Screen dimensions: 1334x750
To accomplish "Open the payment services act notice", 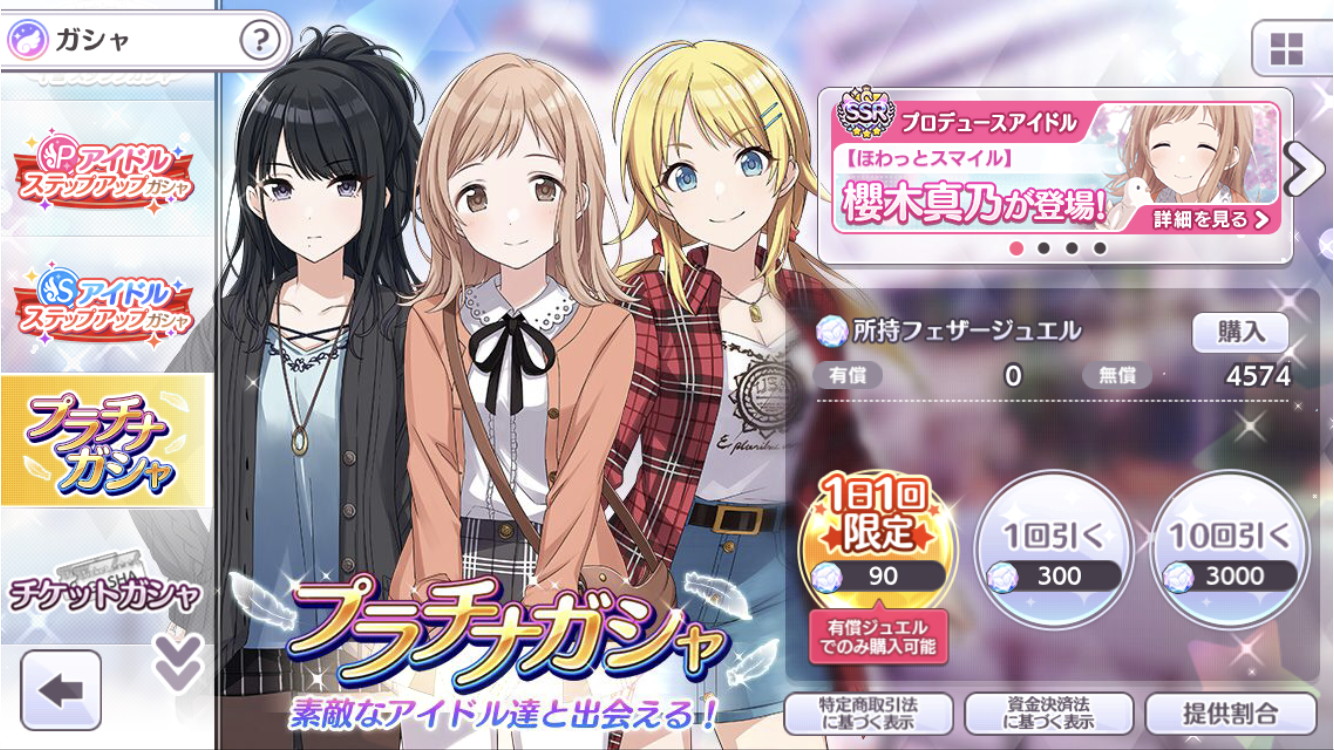I will 1048,714.
